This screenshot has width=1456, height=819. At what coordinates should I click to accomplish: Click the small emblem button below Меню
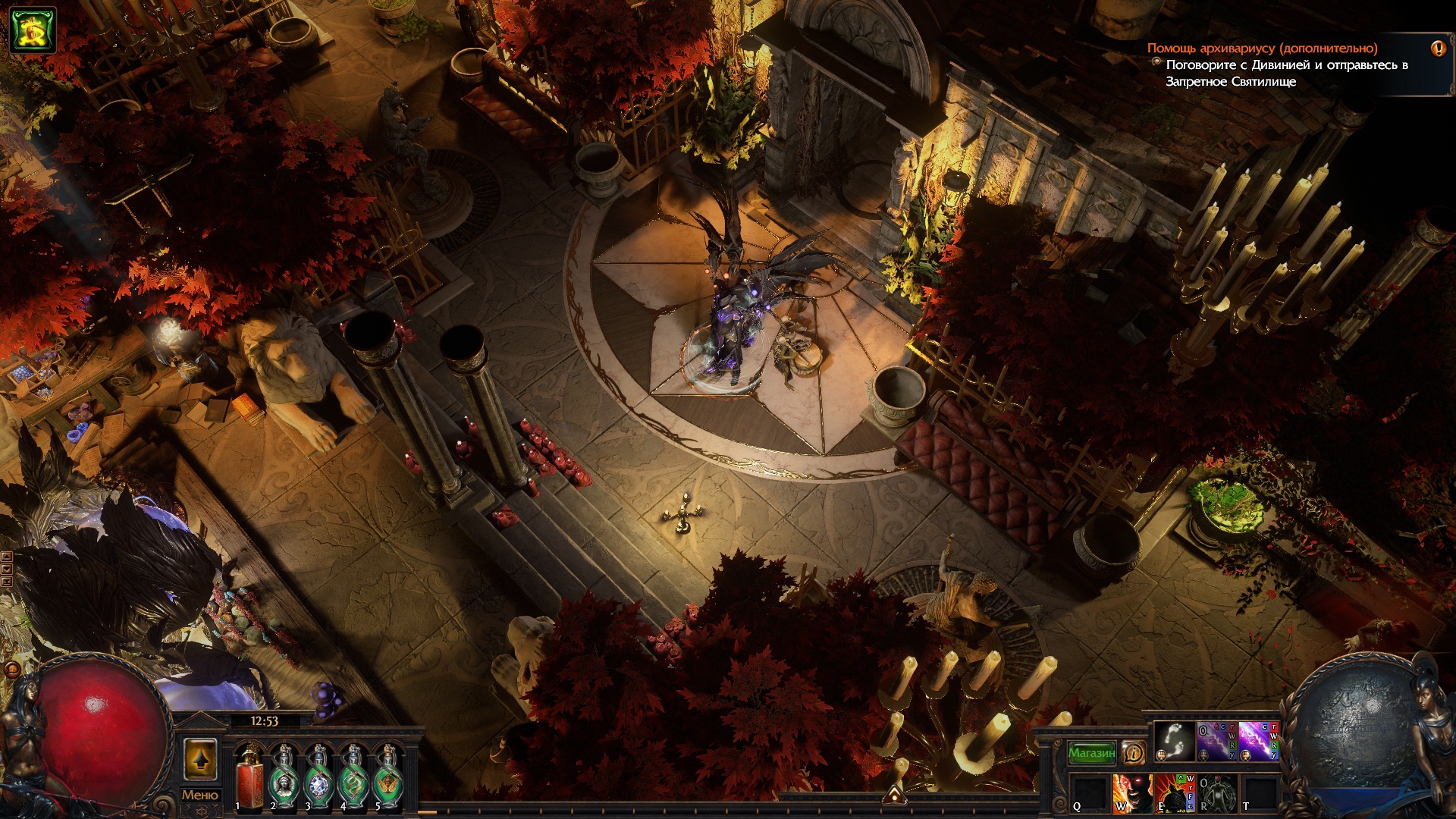click(200, 811)
